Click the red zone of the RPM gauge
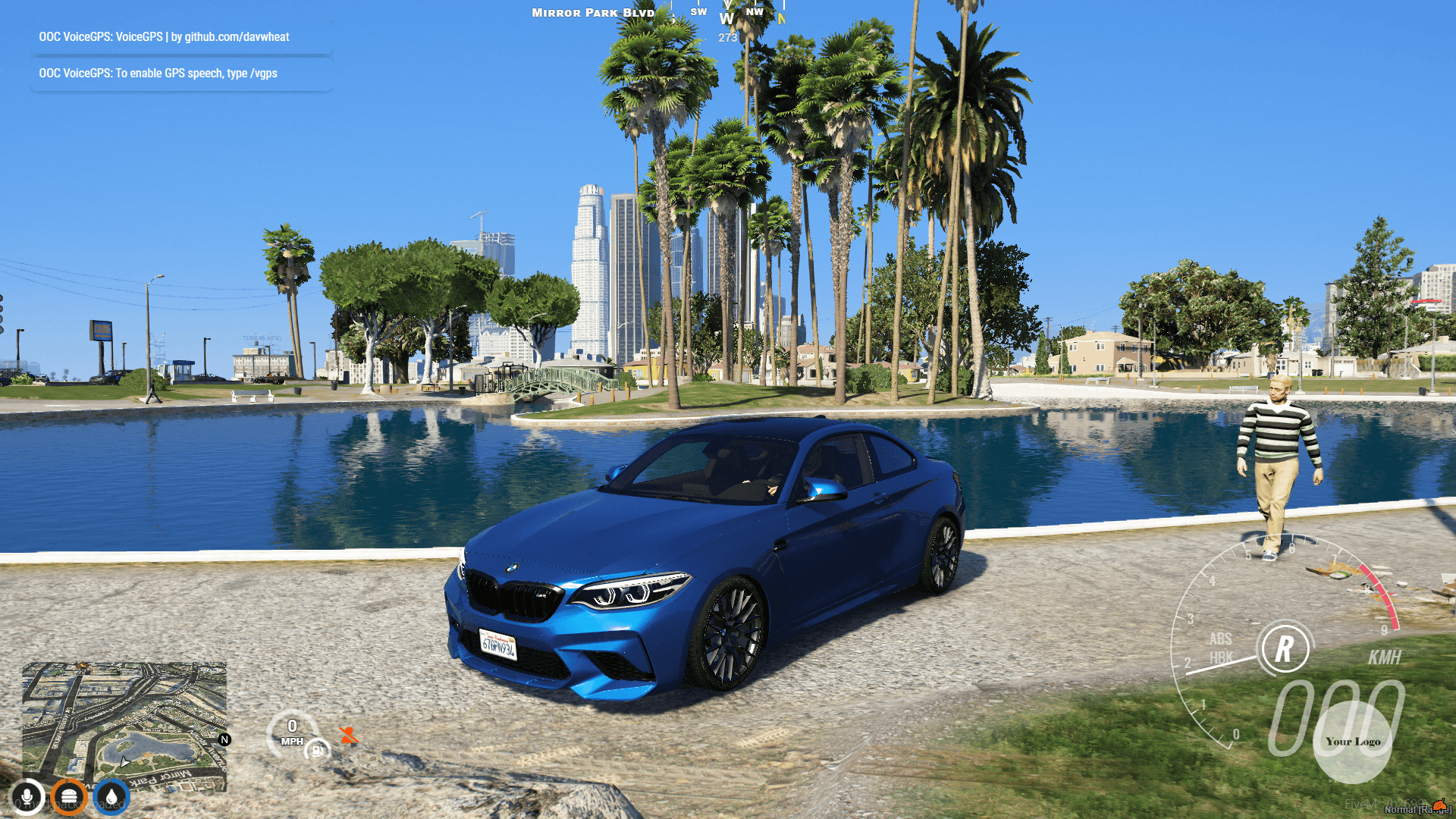This screenshot has height=819, width=1456. [1382, 595]
